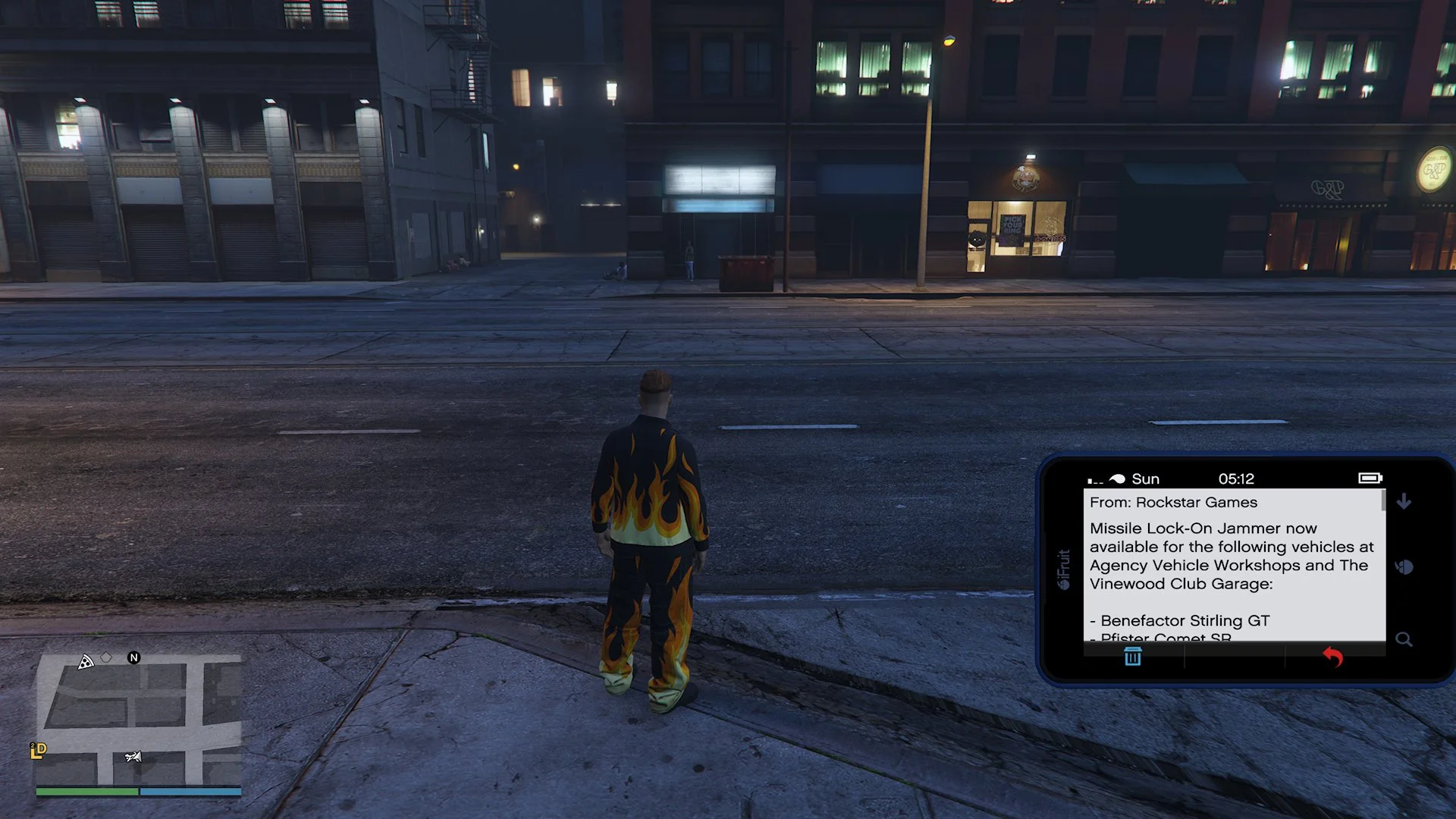Click the phone message scrollbar thumb
The width and height of the screenshot is (1456, 819).
click(x=1384, y=500)
